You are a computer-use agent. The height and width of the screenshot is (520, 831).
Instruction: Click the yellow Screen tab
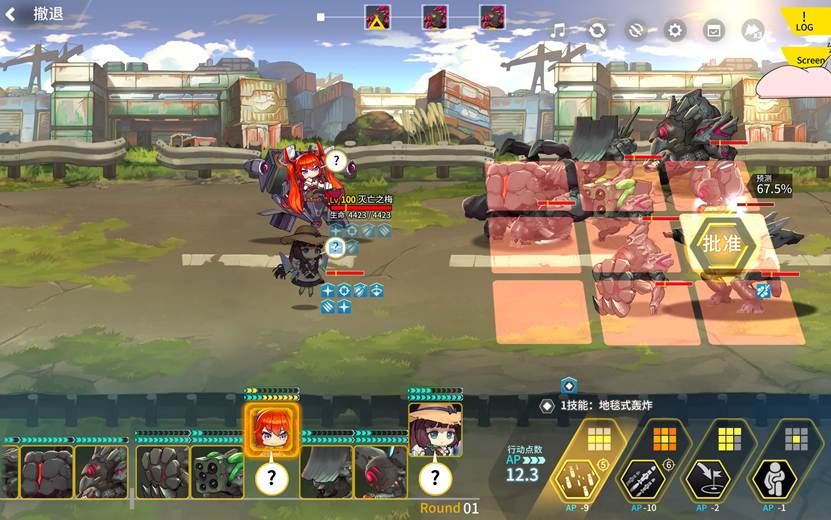[809, 60]
